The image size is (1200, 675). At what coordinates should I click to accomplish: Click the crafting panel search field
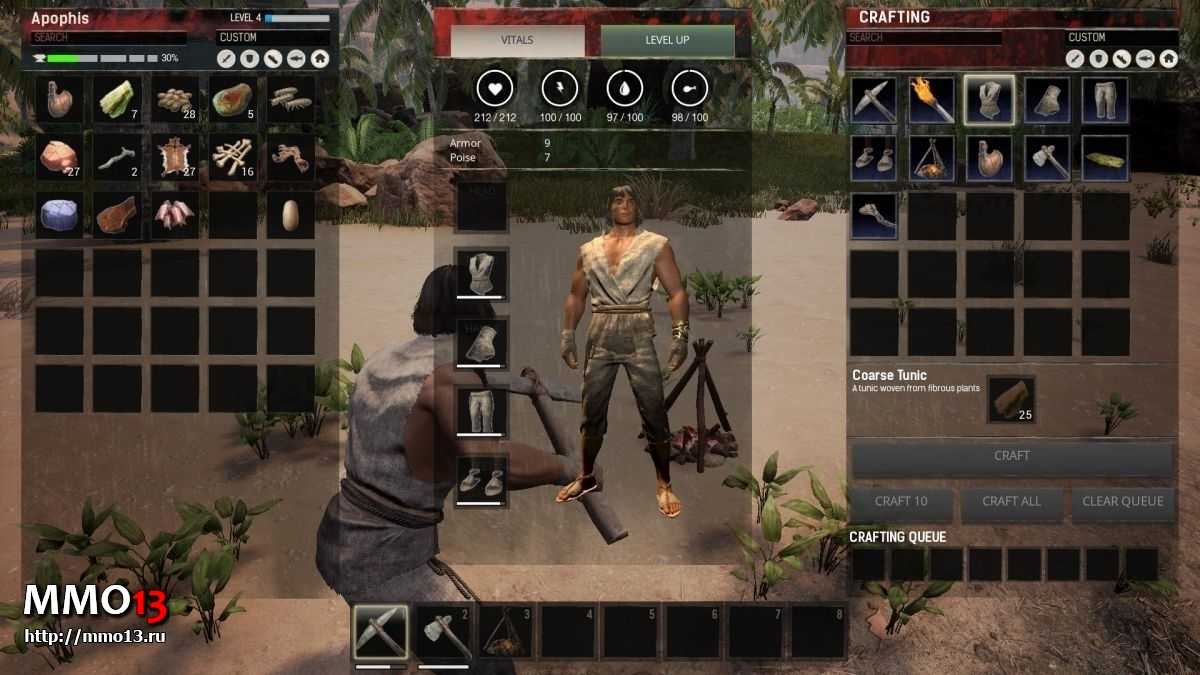click(924, 38)
